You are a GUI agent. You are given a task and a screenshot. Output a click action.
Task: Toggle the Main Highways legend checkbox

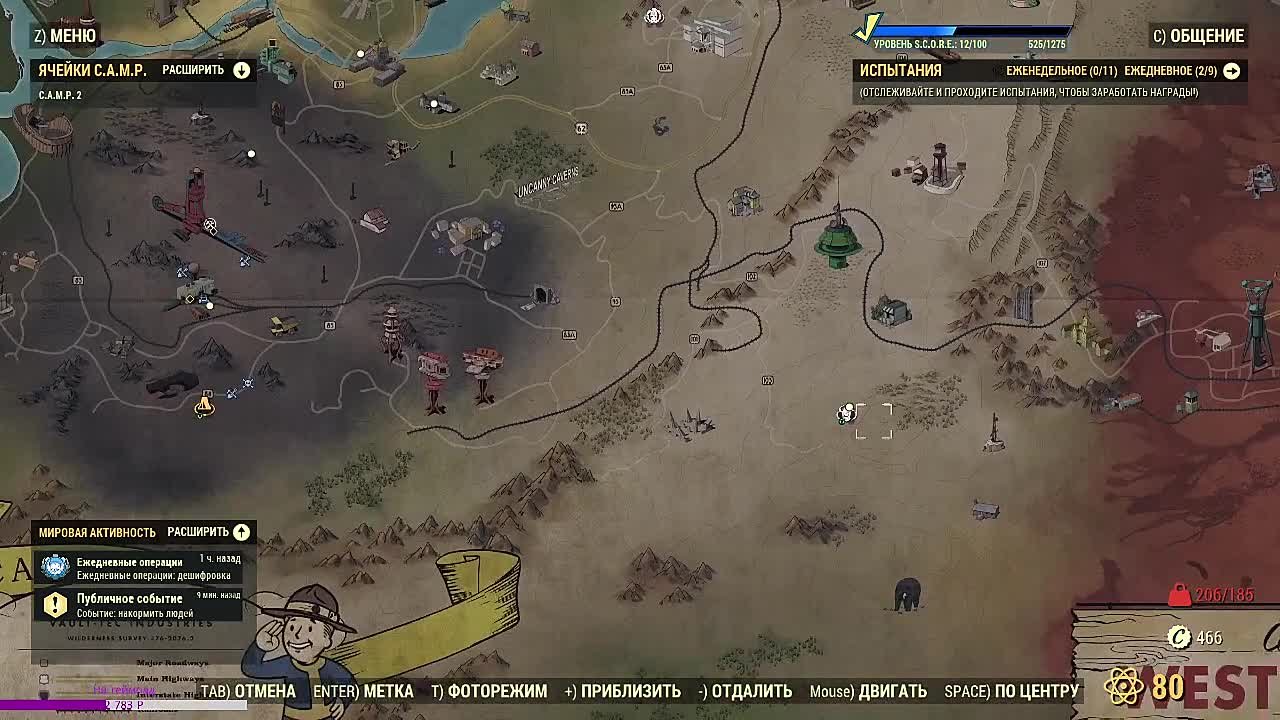43,678
